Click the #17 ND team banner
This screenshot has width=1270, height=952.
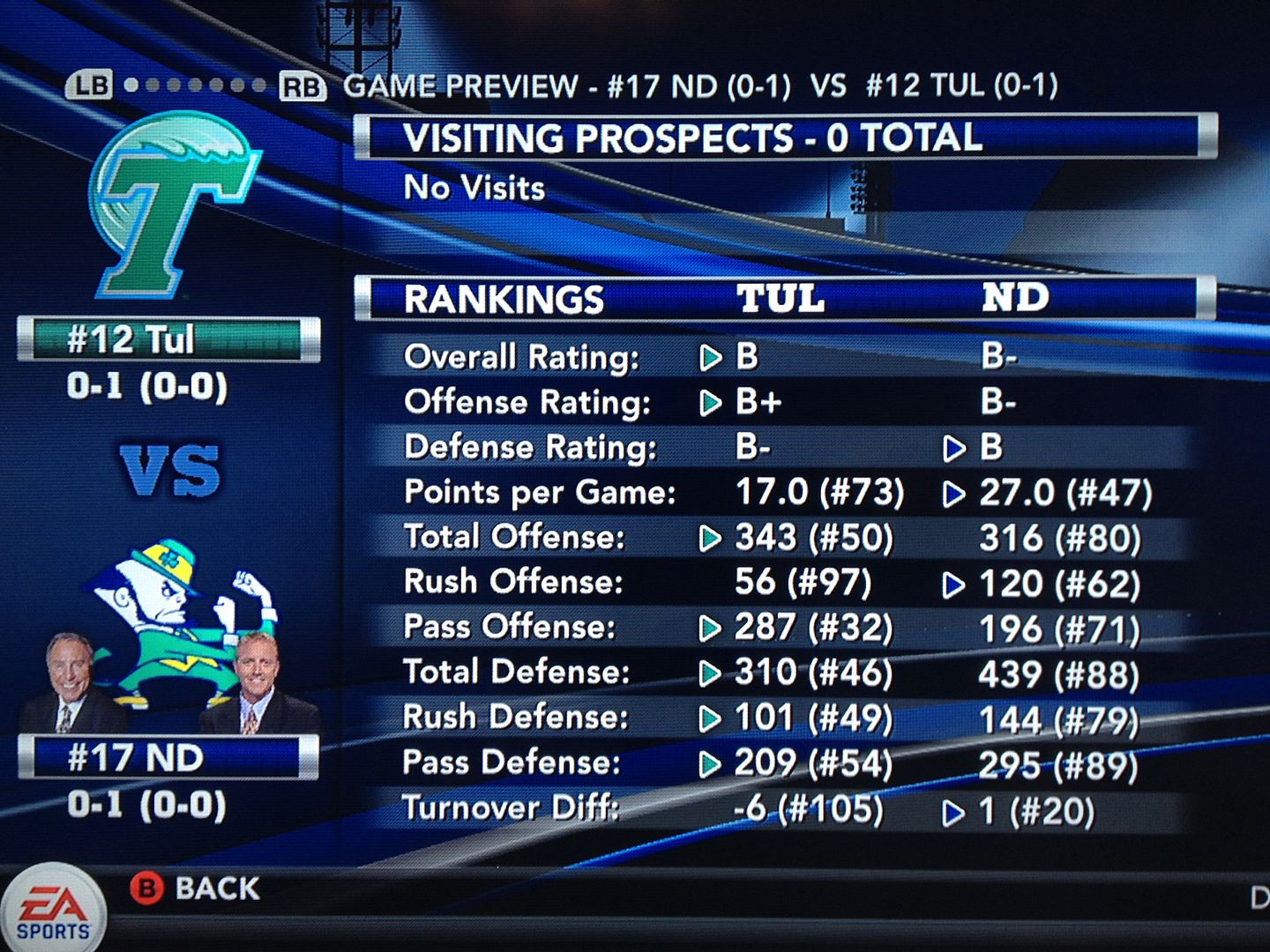point(168,758)
